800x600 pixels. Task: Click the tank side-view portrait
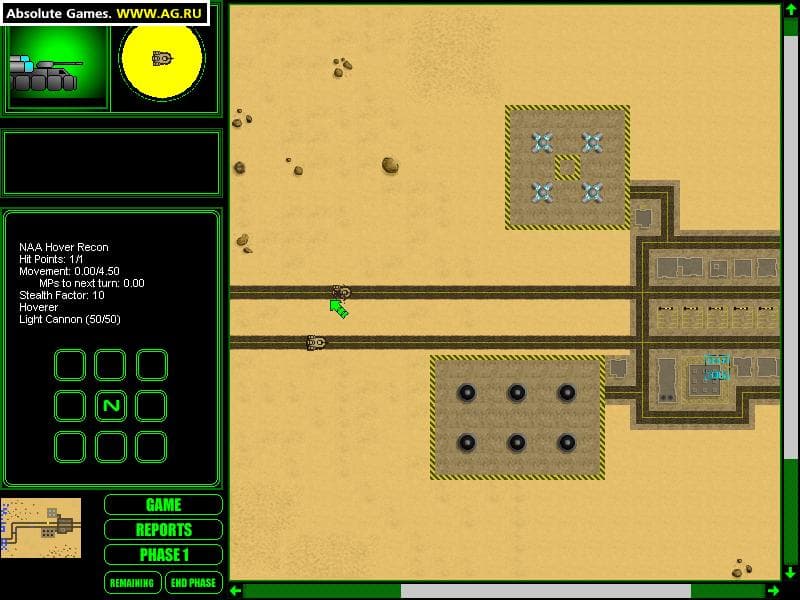55,67
